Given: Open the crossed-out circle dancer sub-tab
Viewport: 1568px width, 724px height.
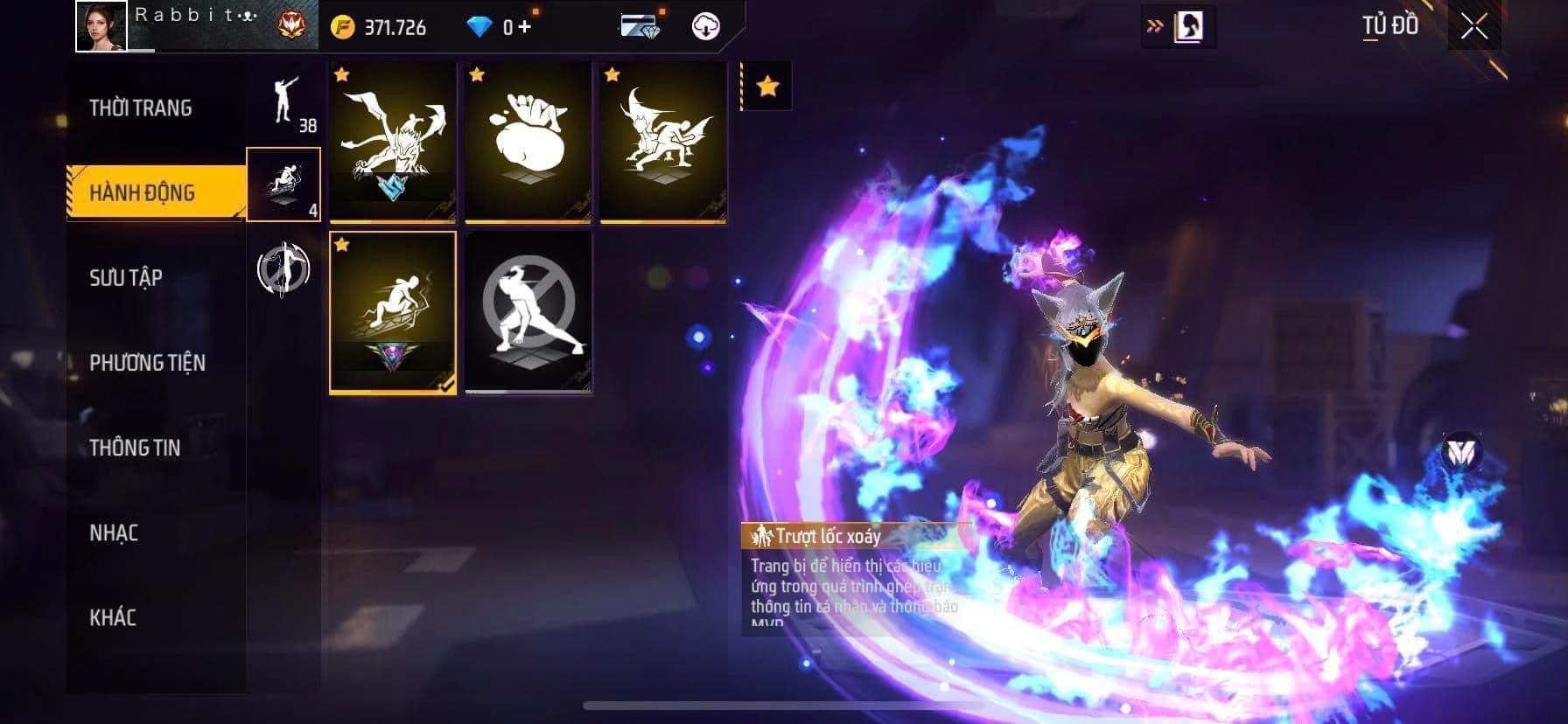Looking at the screenshot, I should pos(283,268).
